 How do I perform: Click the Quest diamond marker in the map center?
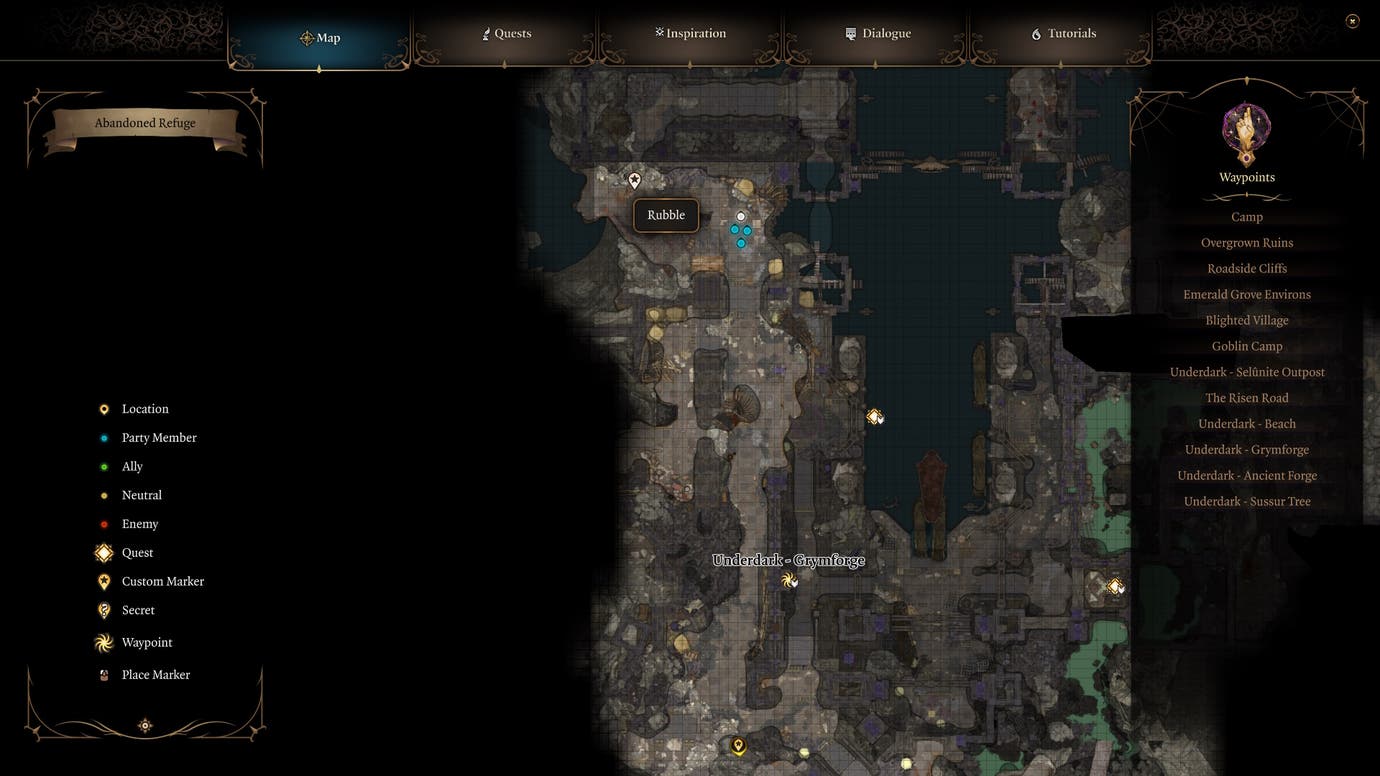point(874,416)
